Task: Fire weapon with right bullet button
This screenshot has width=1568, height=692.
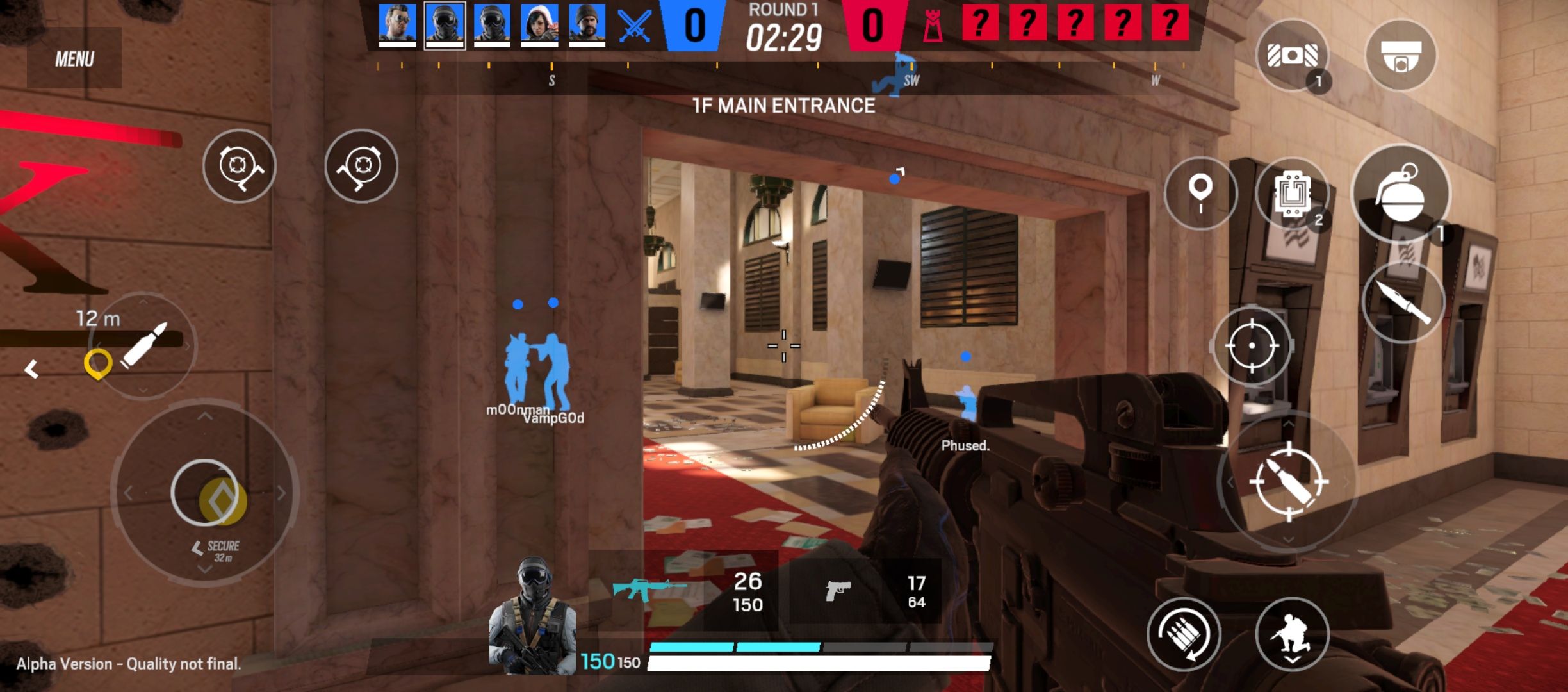Action: coord(1287,481)
